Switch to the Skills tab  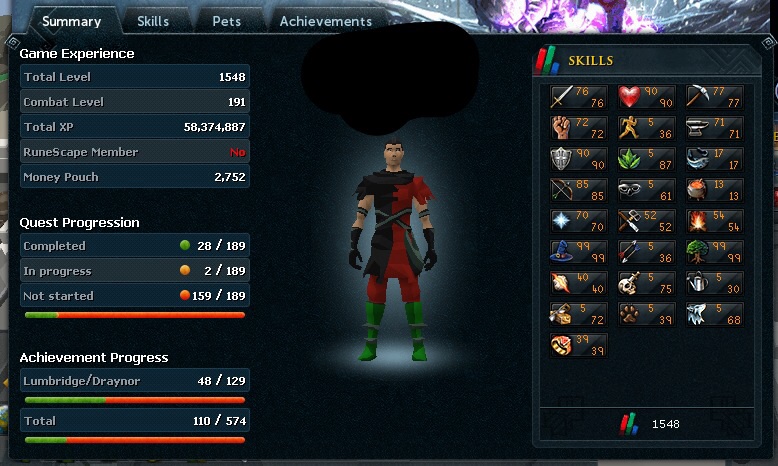[x=152, y=21]
